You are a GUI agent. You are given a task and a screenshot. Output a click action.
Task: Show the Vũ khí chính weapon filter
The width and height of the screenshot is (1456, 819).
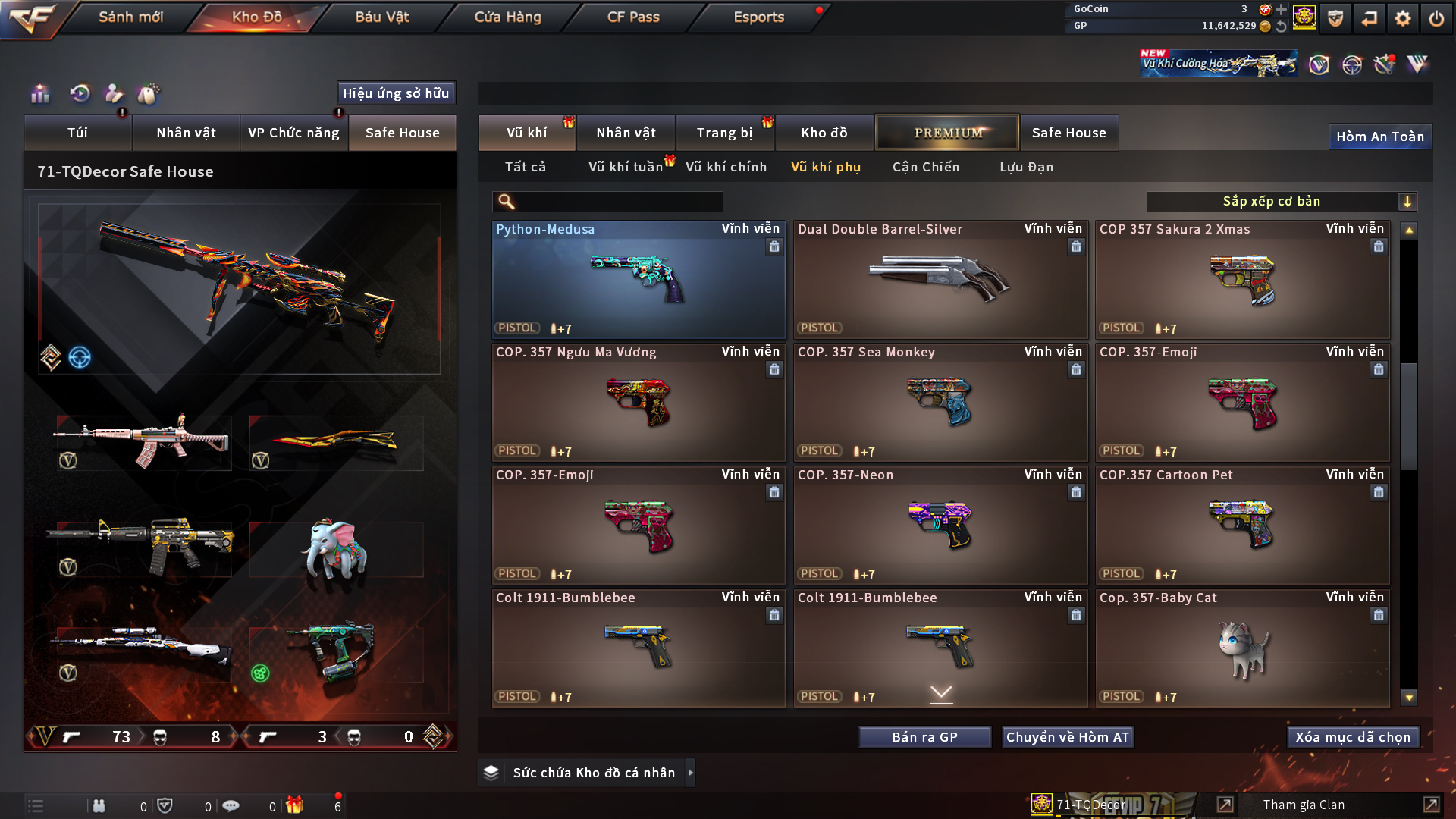tap(726, 167)
